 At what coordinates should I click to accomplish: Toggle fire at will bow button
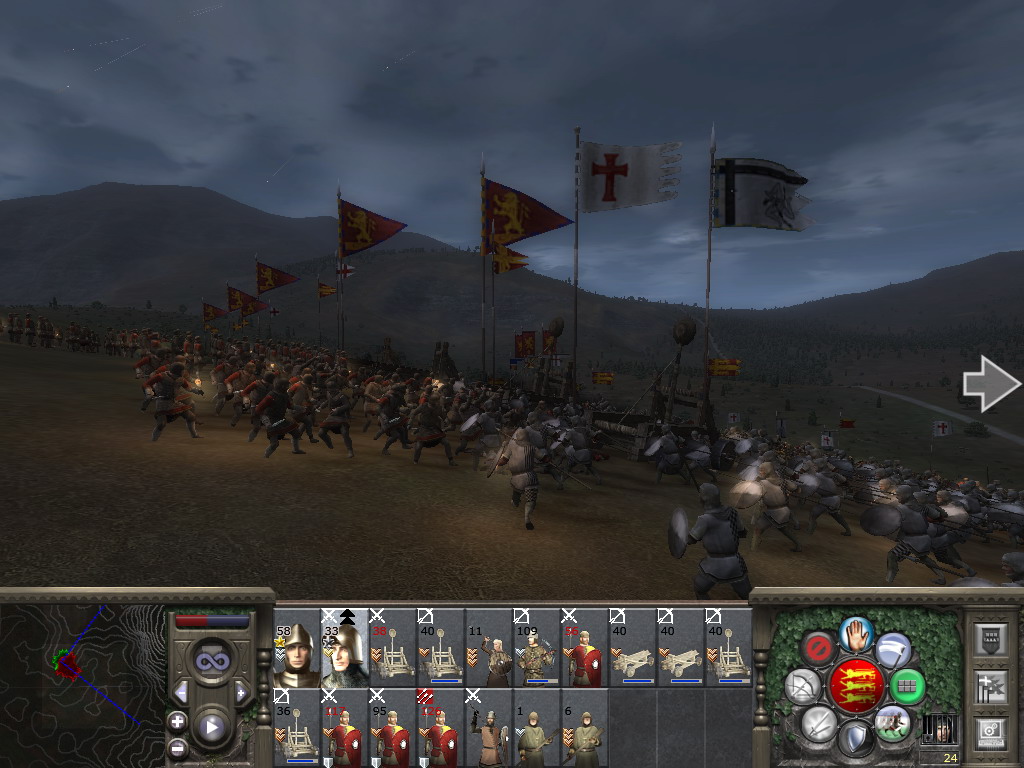click(802, 686)
